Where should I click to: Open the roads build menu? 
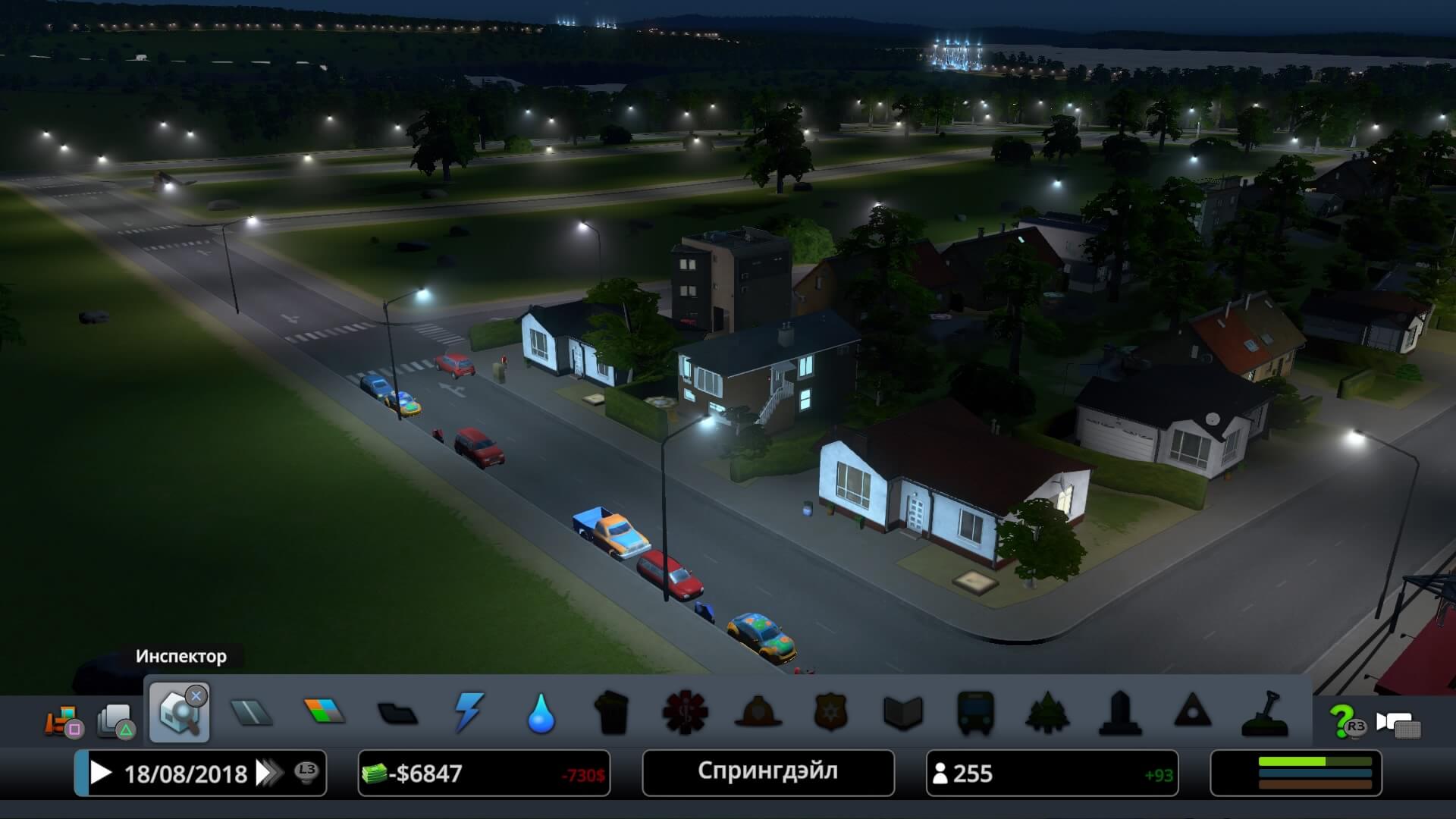(x=251, y=713)
